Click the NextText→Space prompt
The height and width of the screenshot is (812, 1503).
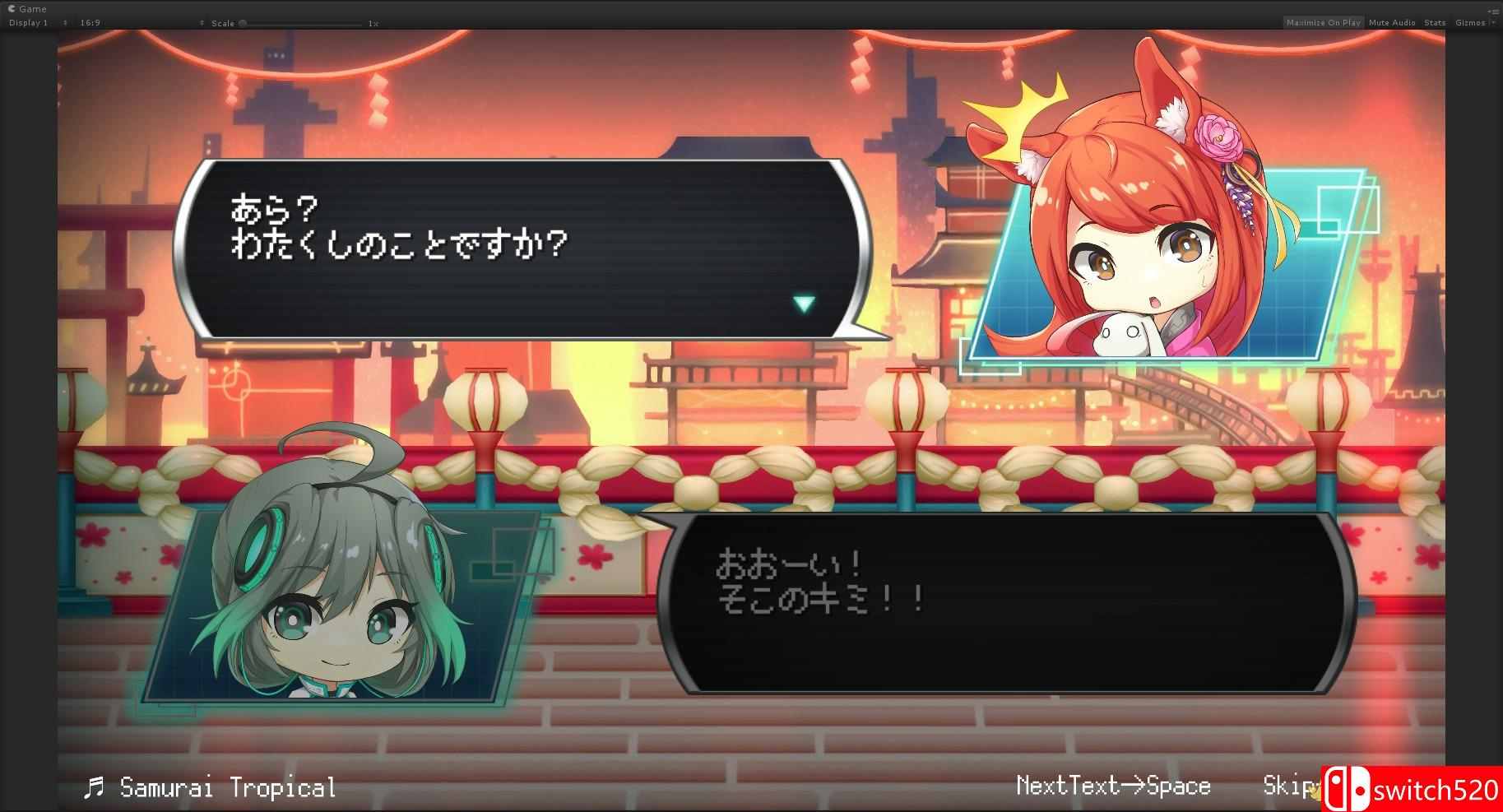[x=1113, y=786]
